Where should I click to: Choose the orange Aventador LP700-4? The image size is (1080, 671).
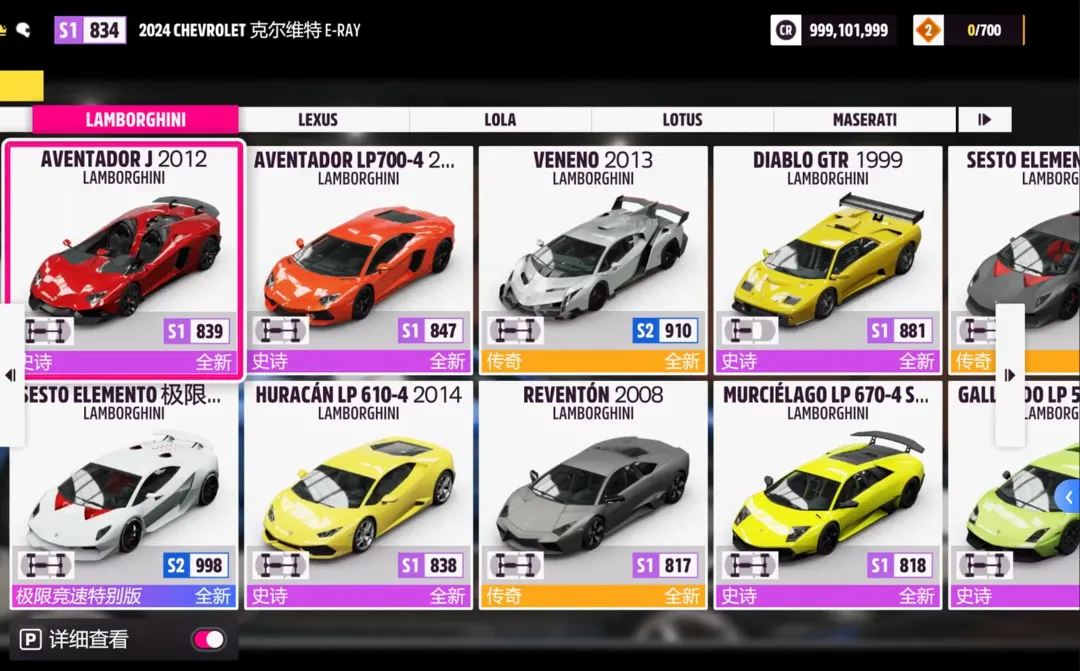tap(358, 260)
